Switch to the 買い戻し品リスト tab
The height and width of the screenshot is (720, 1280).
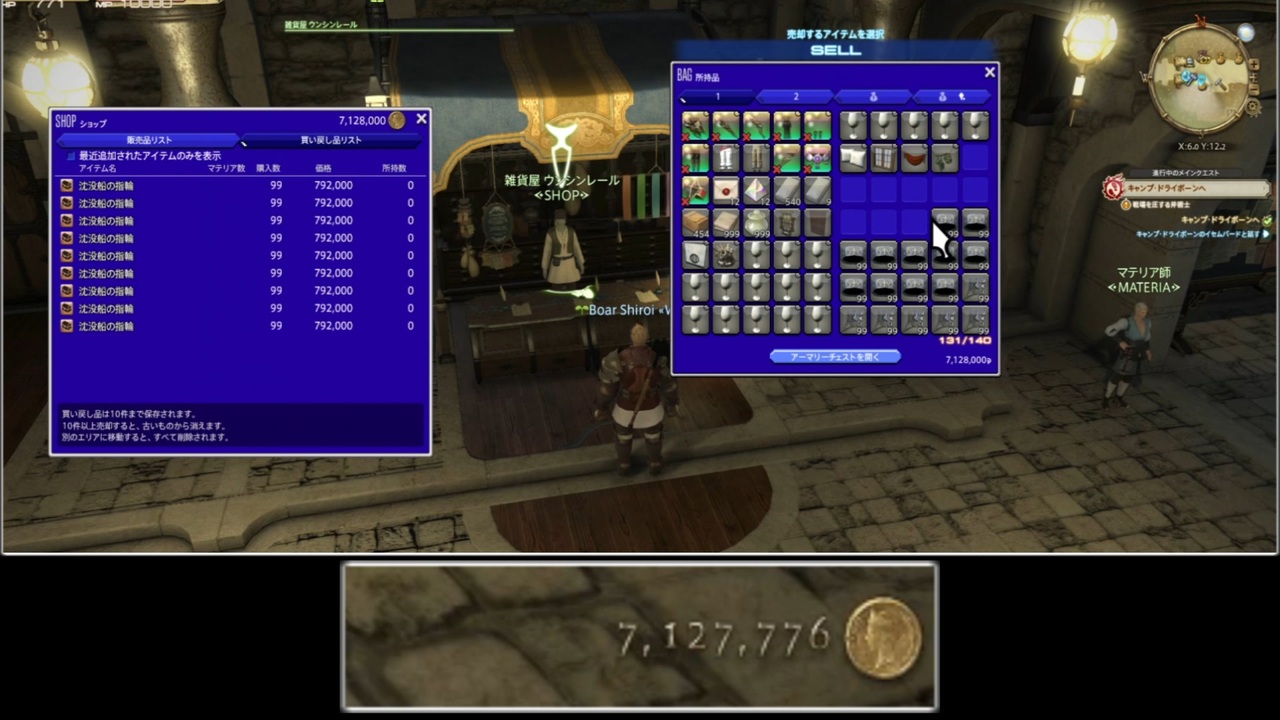coord(330,140)
